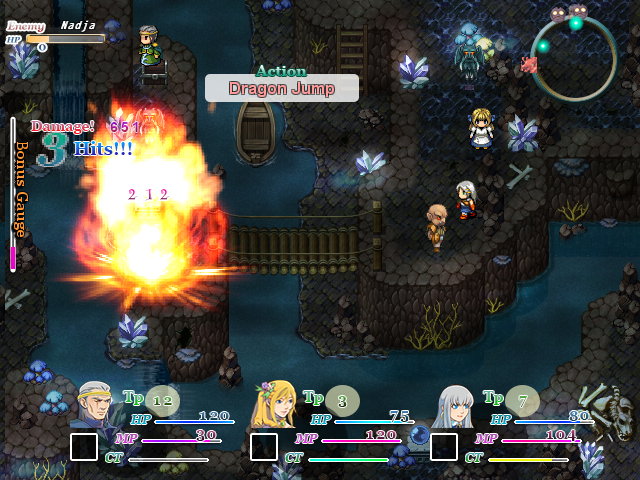The height and width of the screenshot is (480, 640).
Task: Click the circular turn order ring
Action: tap(573, 60)
